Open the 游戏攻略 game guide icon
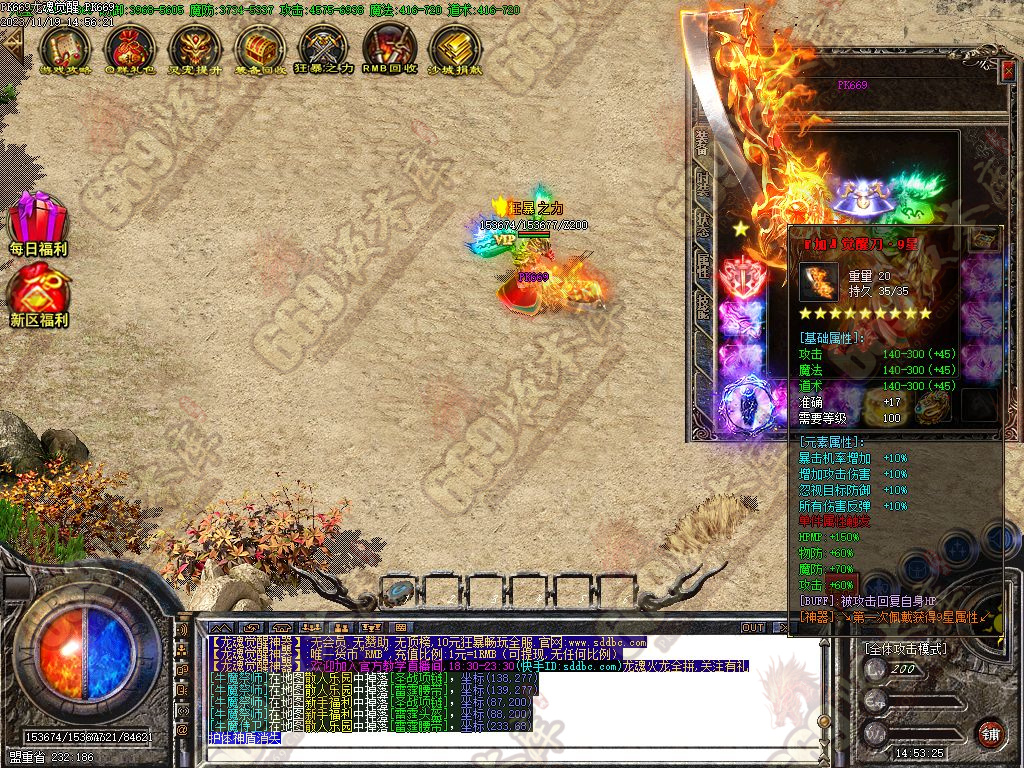Image resolution: width=1024 pixels, height=768 pixels. [x=65, y=46]
